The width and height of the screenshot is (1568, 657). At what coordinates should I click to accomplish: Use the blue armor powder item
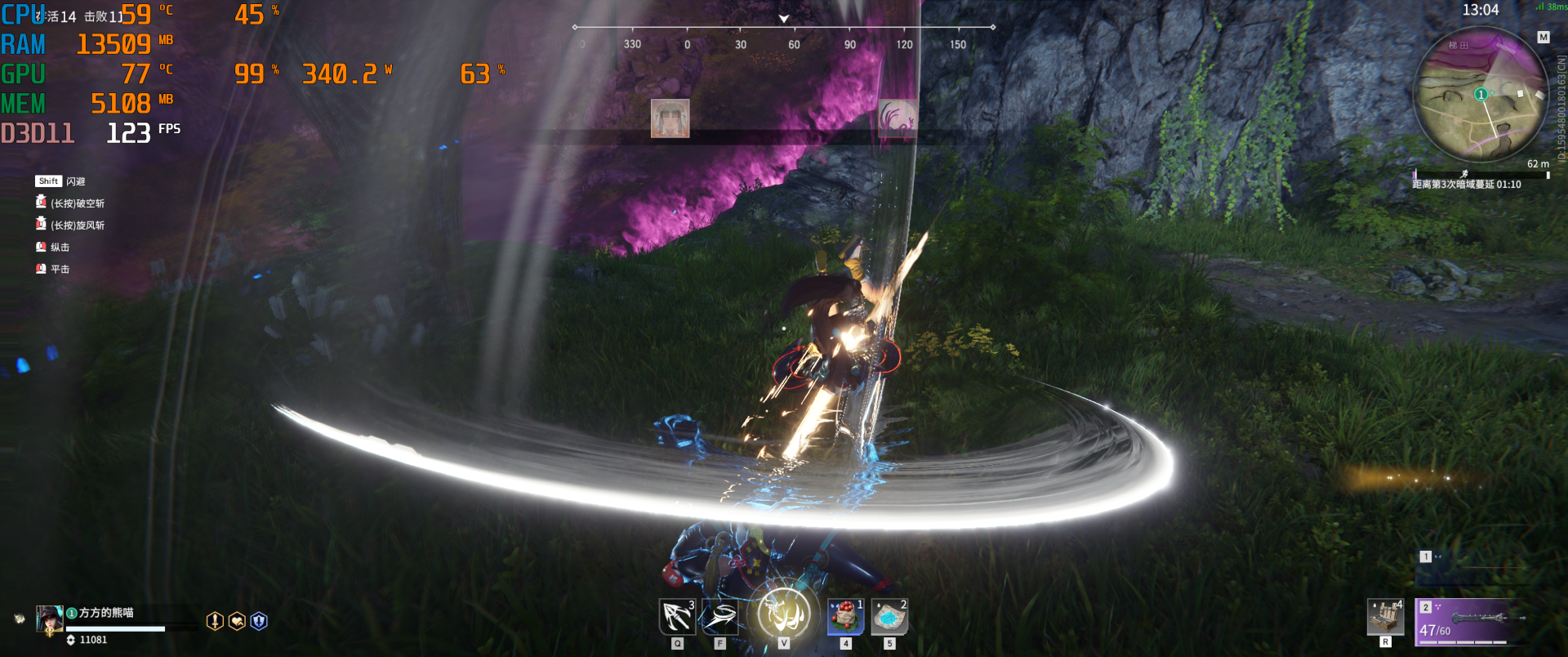pos(889,617)
